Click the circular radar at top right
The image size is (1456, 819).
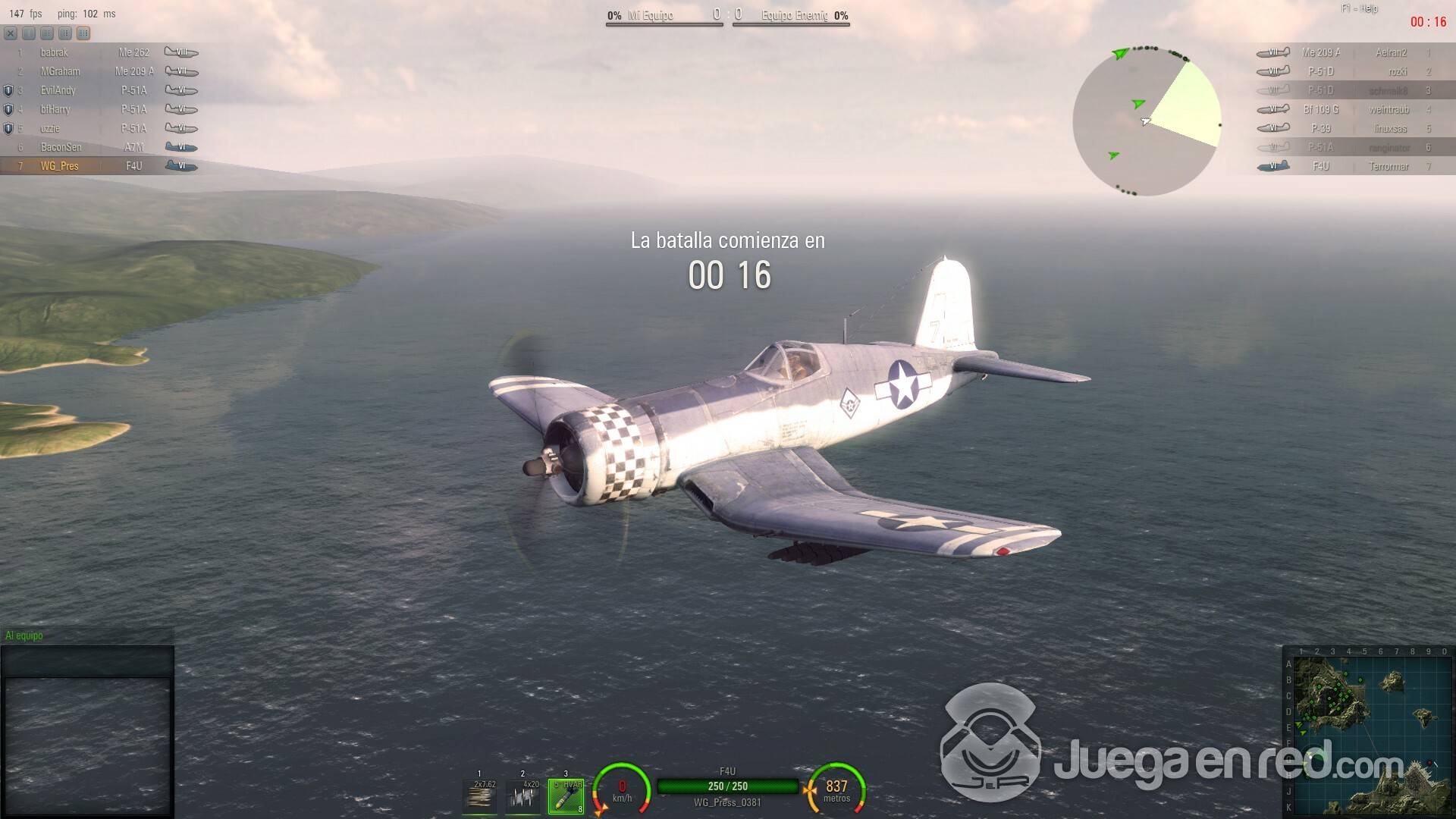pos(1146,121)
